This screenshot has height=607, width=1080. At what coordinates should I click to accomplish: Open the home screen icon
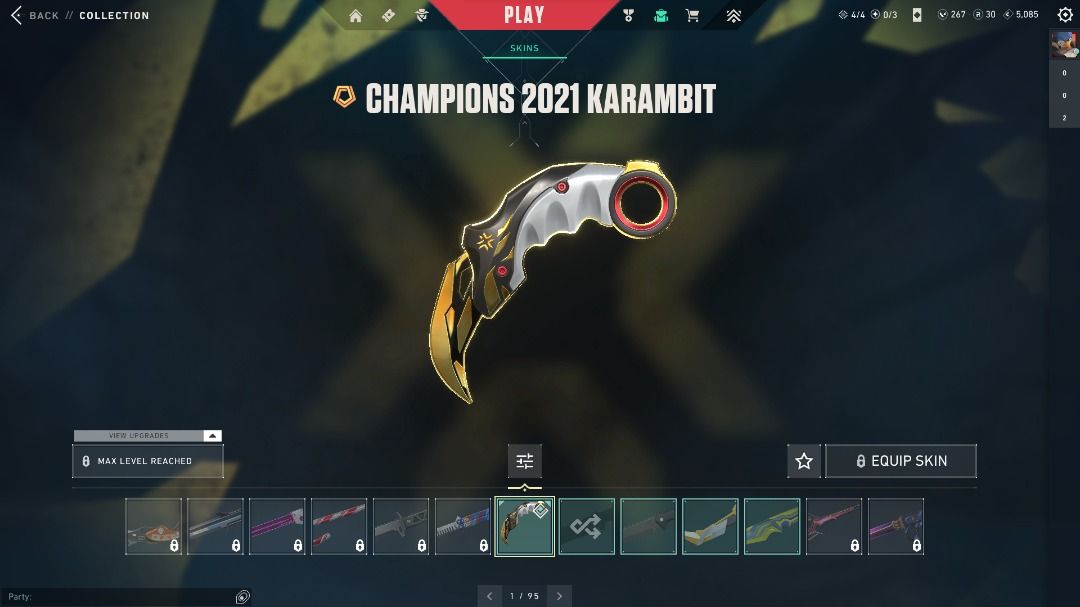[355, 16]
